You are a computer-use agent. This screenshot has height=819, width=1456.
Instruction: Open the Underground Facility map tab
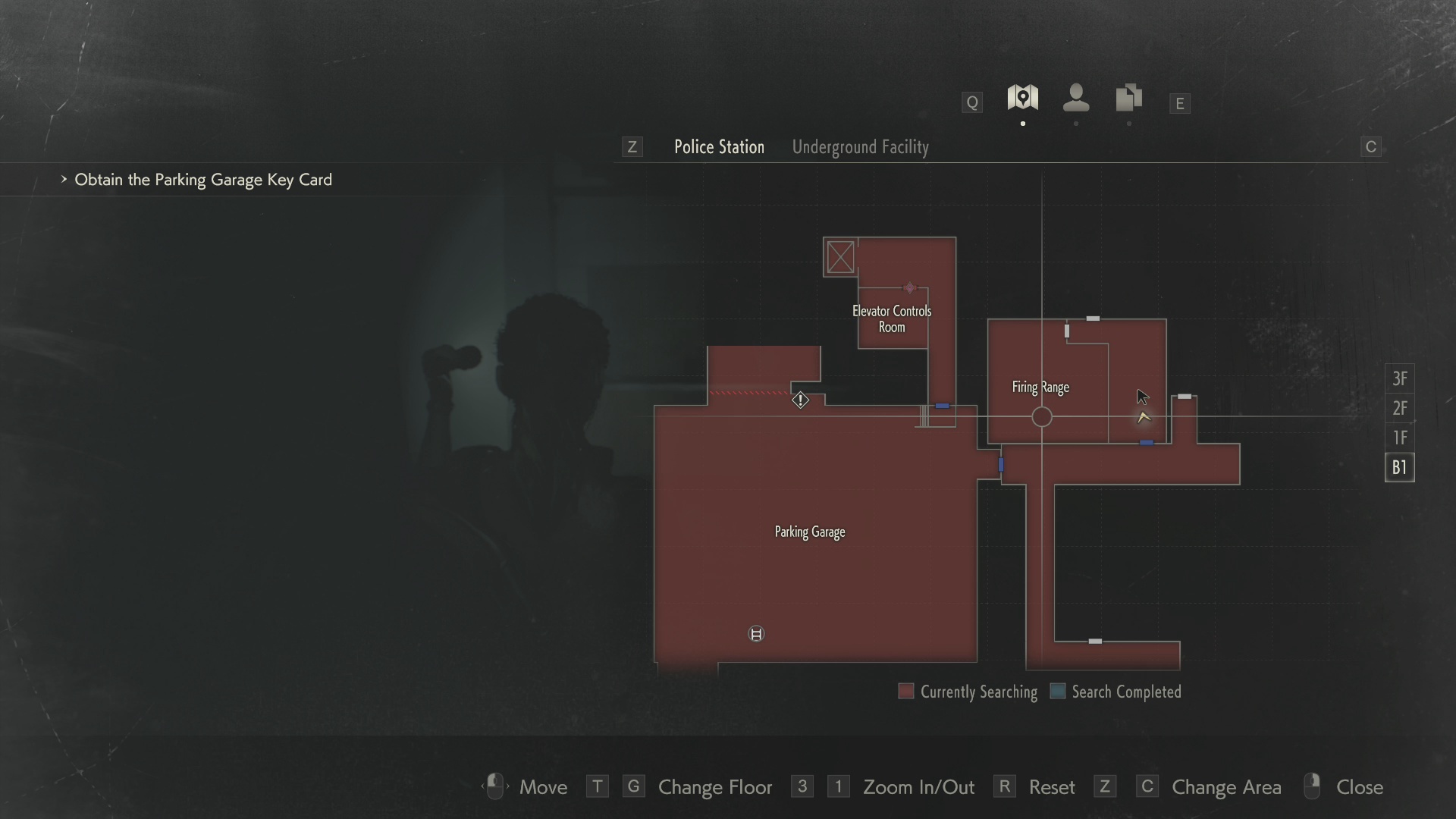[x=860, y=147]
